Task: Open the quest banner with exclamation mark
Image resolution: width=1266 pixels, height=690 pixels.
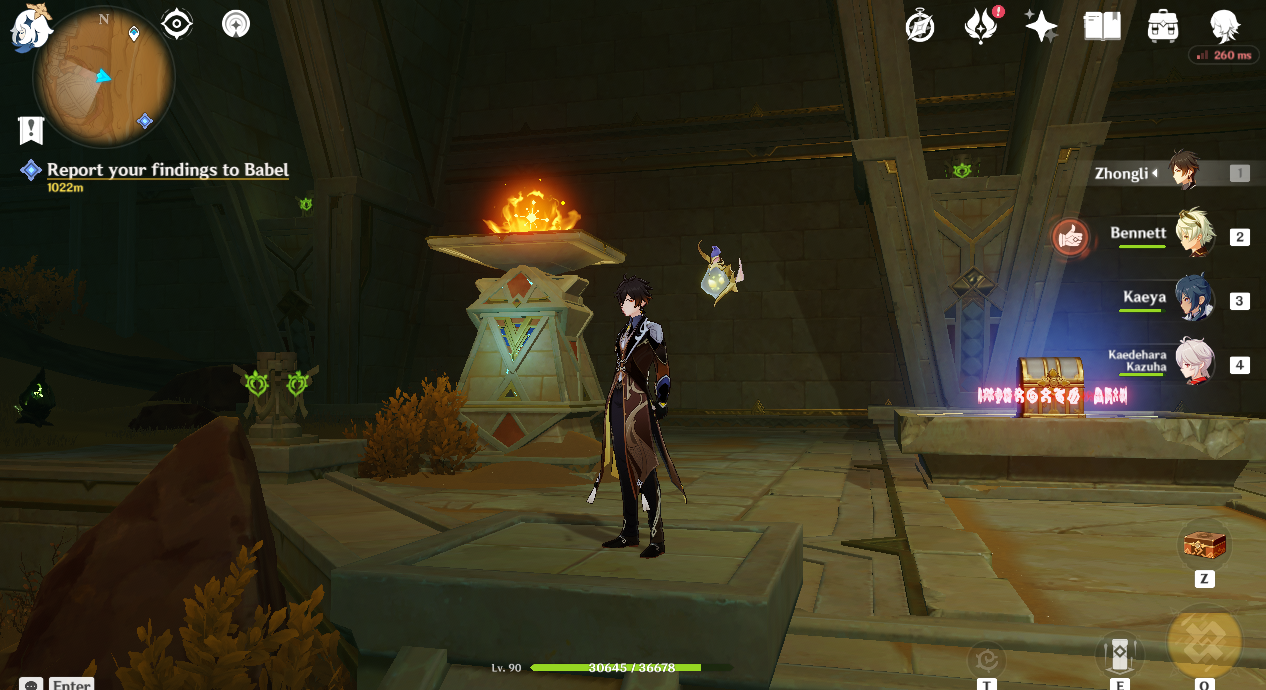Action: coord(31,129)
